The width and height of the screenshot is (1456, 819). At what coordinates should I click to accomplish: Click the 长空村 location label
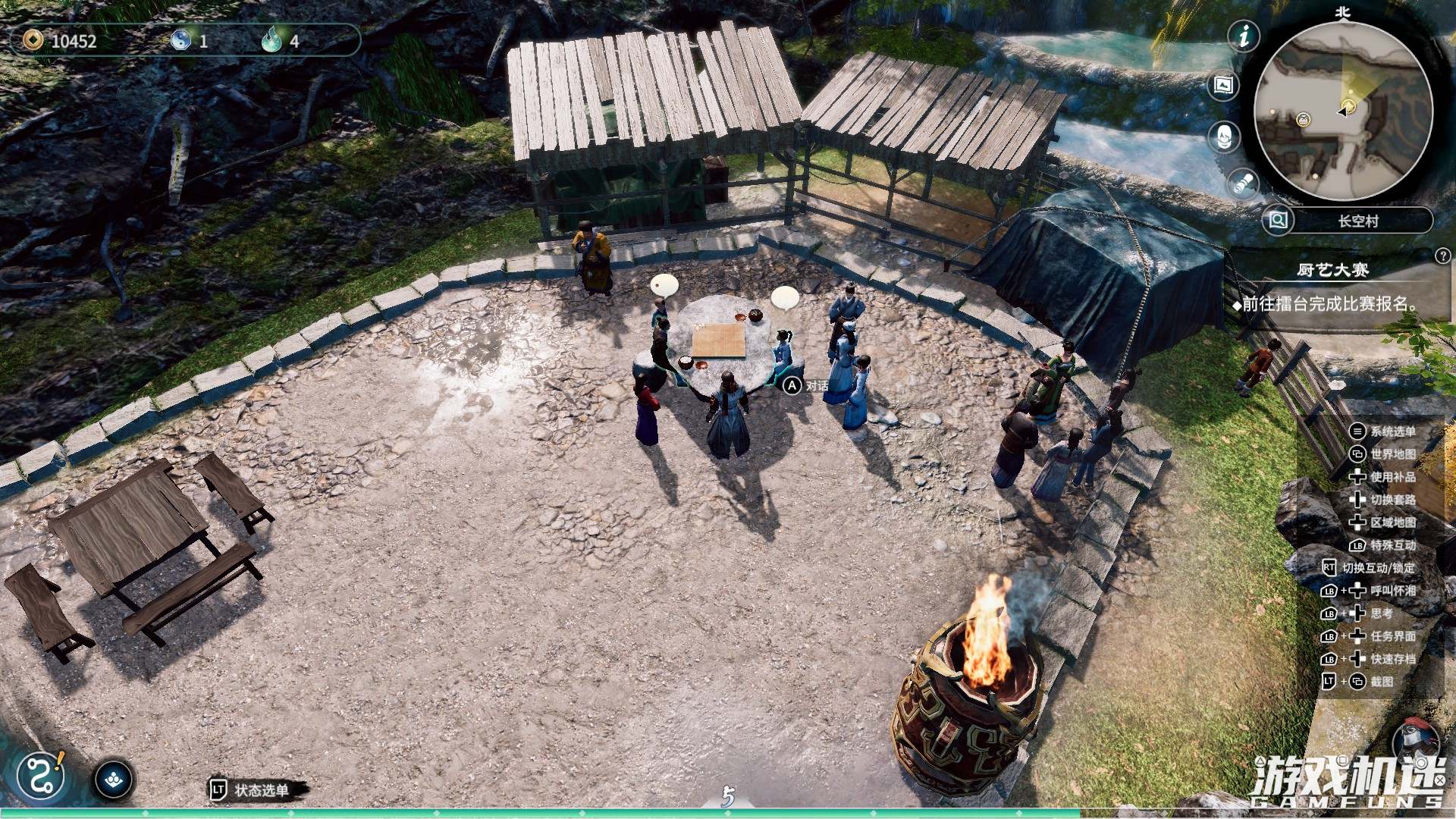[x=1357, y=221]
